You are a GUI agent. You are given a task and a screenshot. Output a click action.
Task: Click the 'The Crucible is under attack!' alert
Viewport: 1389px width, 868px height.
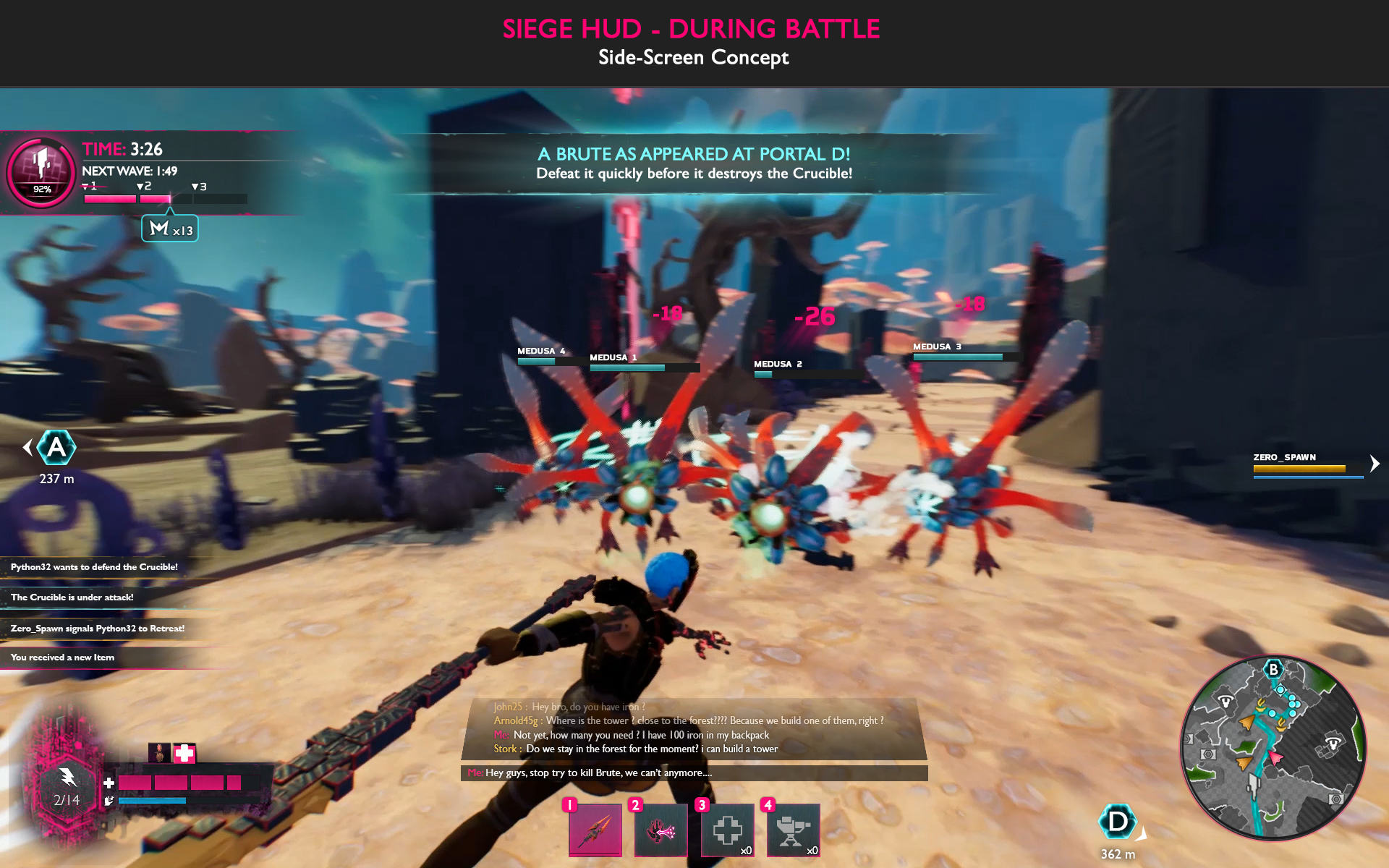72,597
